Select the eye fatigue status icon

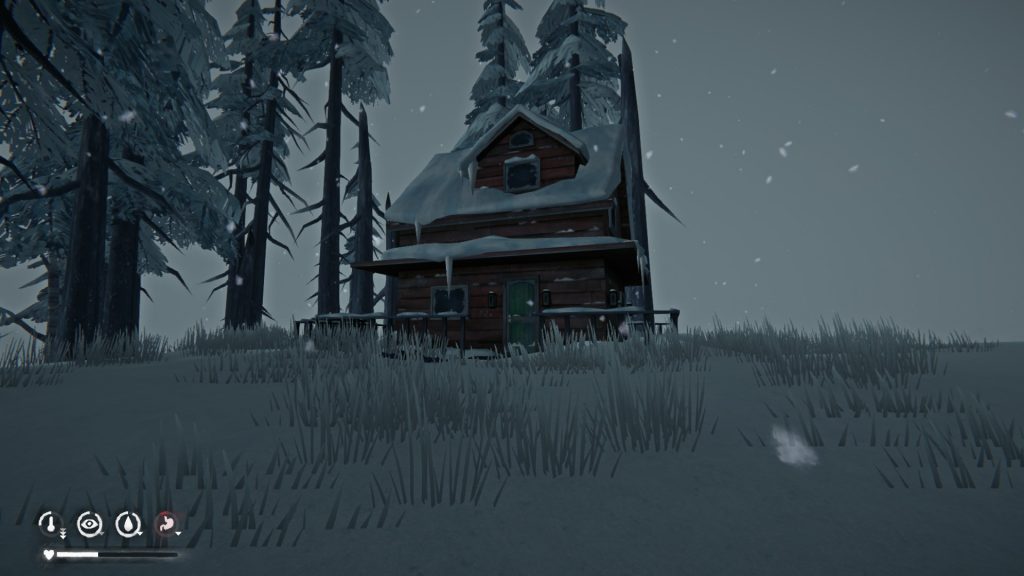click(88, 522)
